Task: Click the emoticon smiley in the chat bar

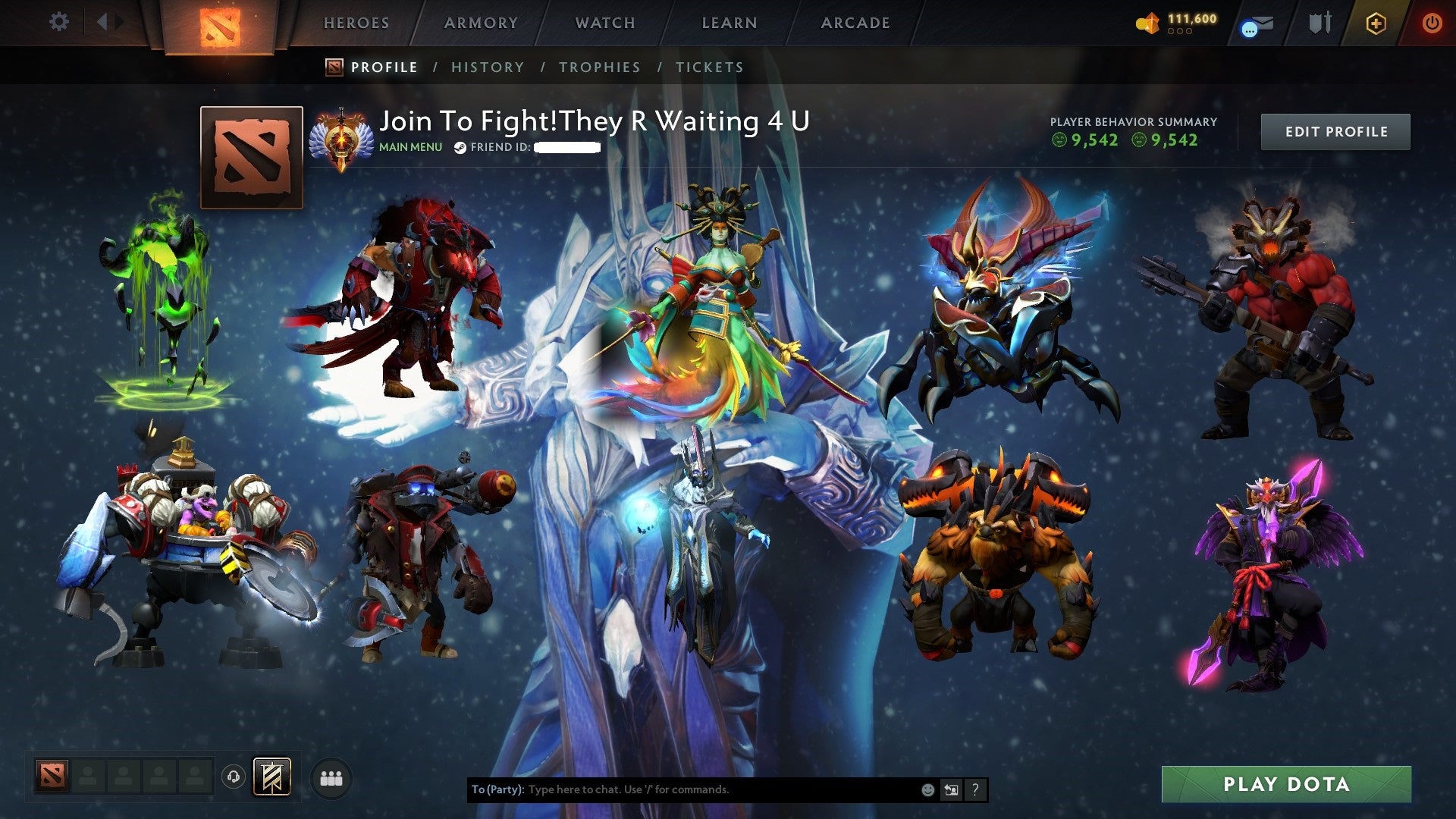Action: [927, 789]
